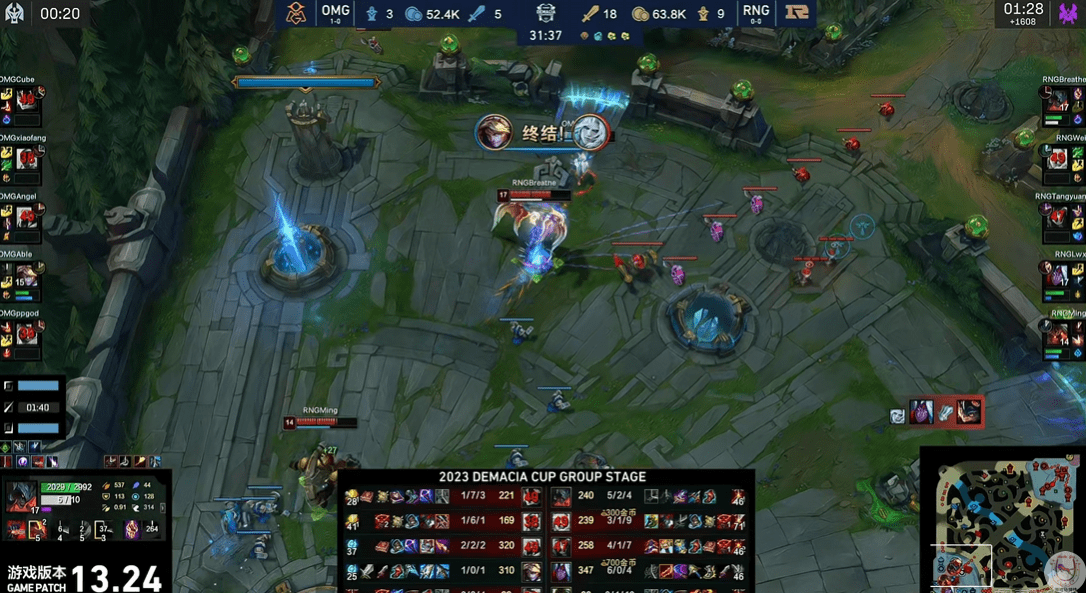The image size is (1086, 593).
Task: Click the RNG team logo in scoreboard
Action: [x=797, y=13]
